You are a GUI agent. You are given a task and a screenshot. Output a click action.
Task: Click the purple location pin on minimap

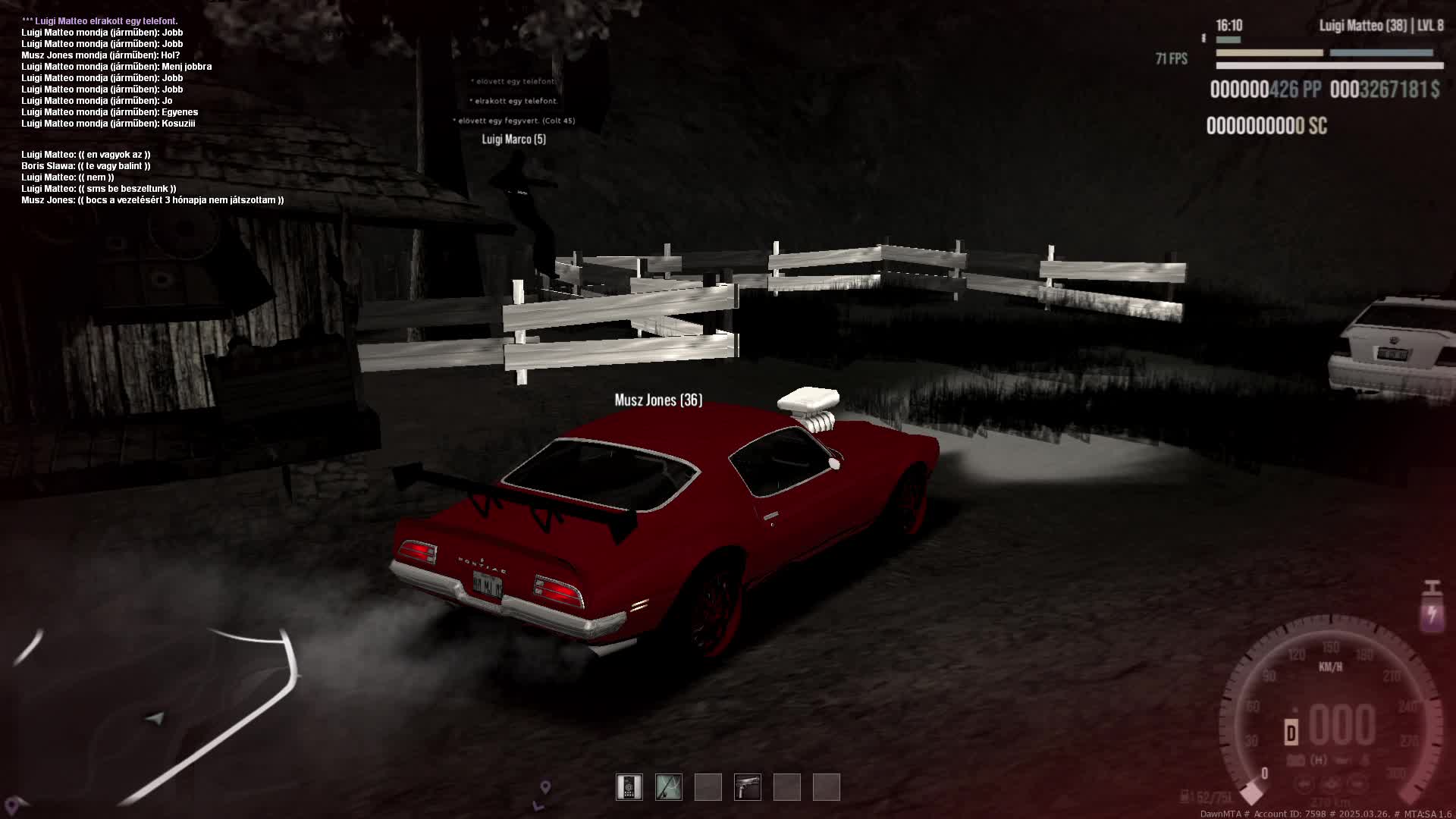pyautogui.click(x=12, y=804)
